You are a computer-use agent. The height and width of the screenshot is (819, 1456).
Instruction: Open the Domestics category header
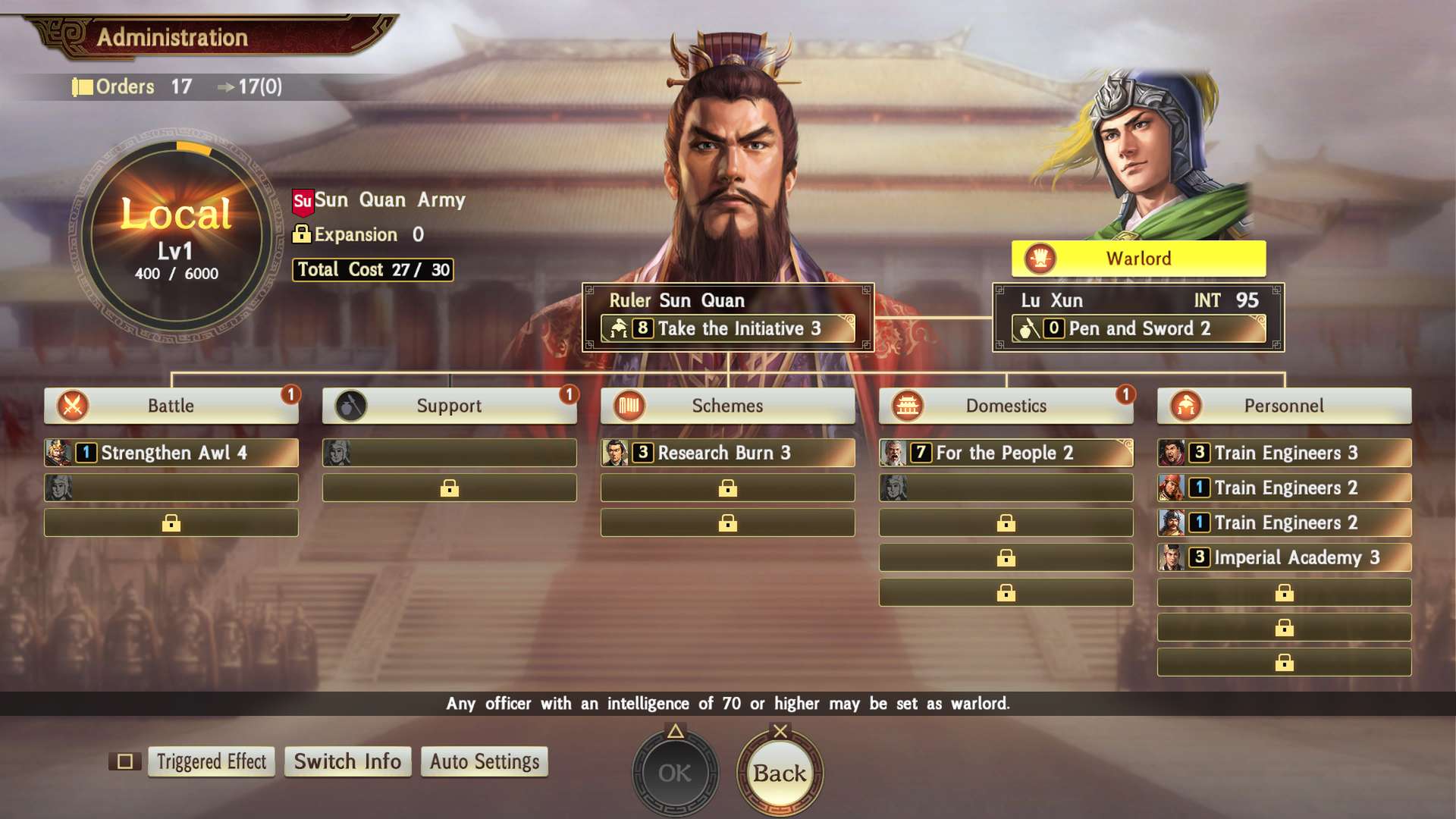pos(1006,406)
